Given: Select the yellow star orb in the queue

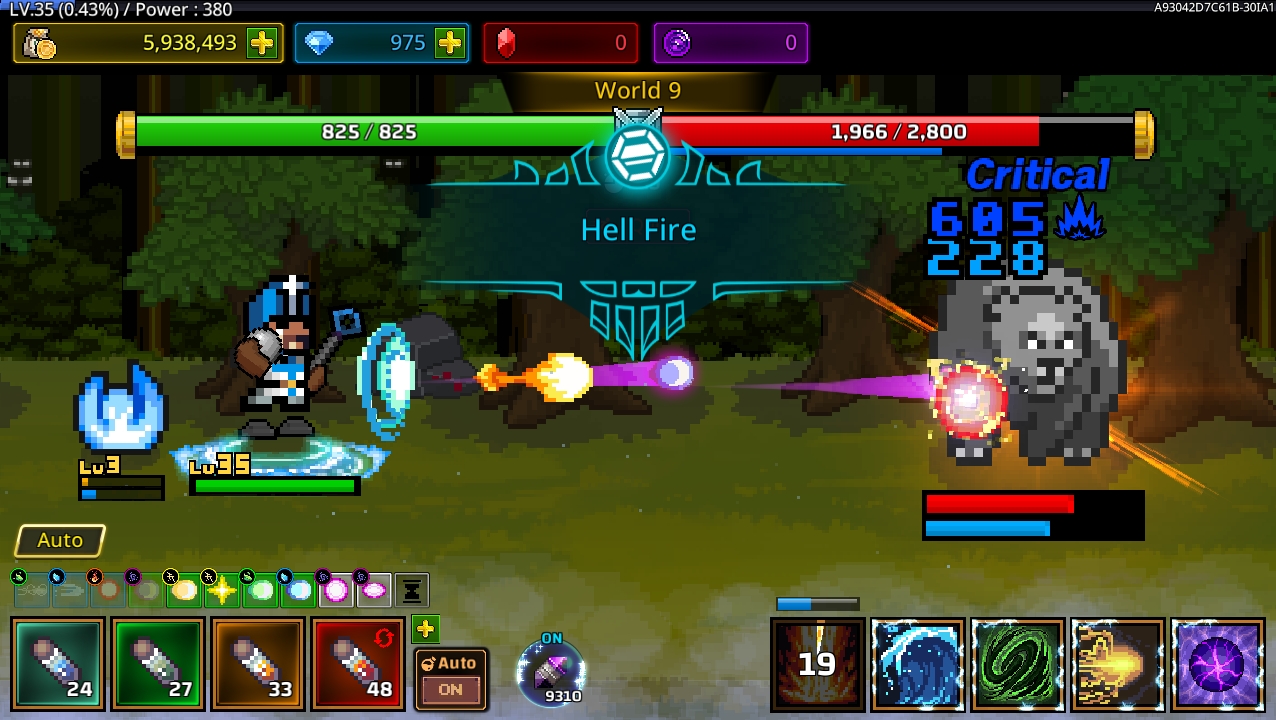Looking at the screenshot, I should click(222, 591).
